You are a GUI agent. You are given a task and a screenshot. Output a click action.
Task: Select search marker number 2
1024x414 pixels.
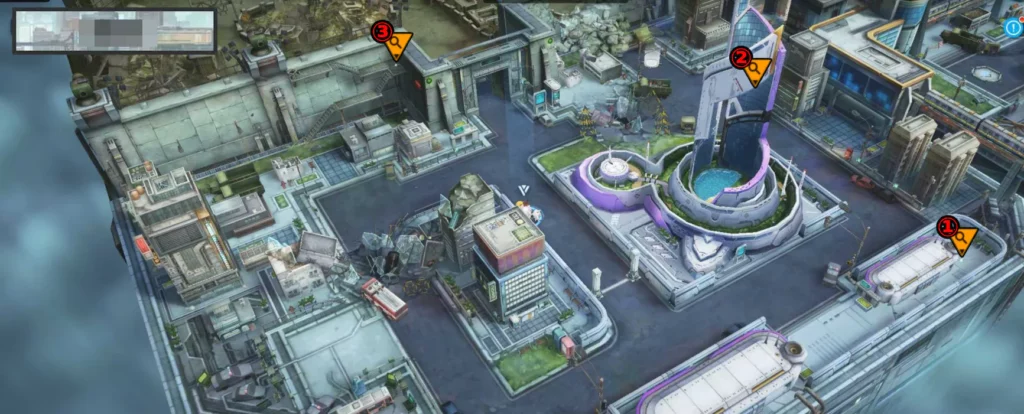click(x=753, y=66)
